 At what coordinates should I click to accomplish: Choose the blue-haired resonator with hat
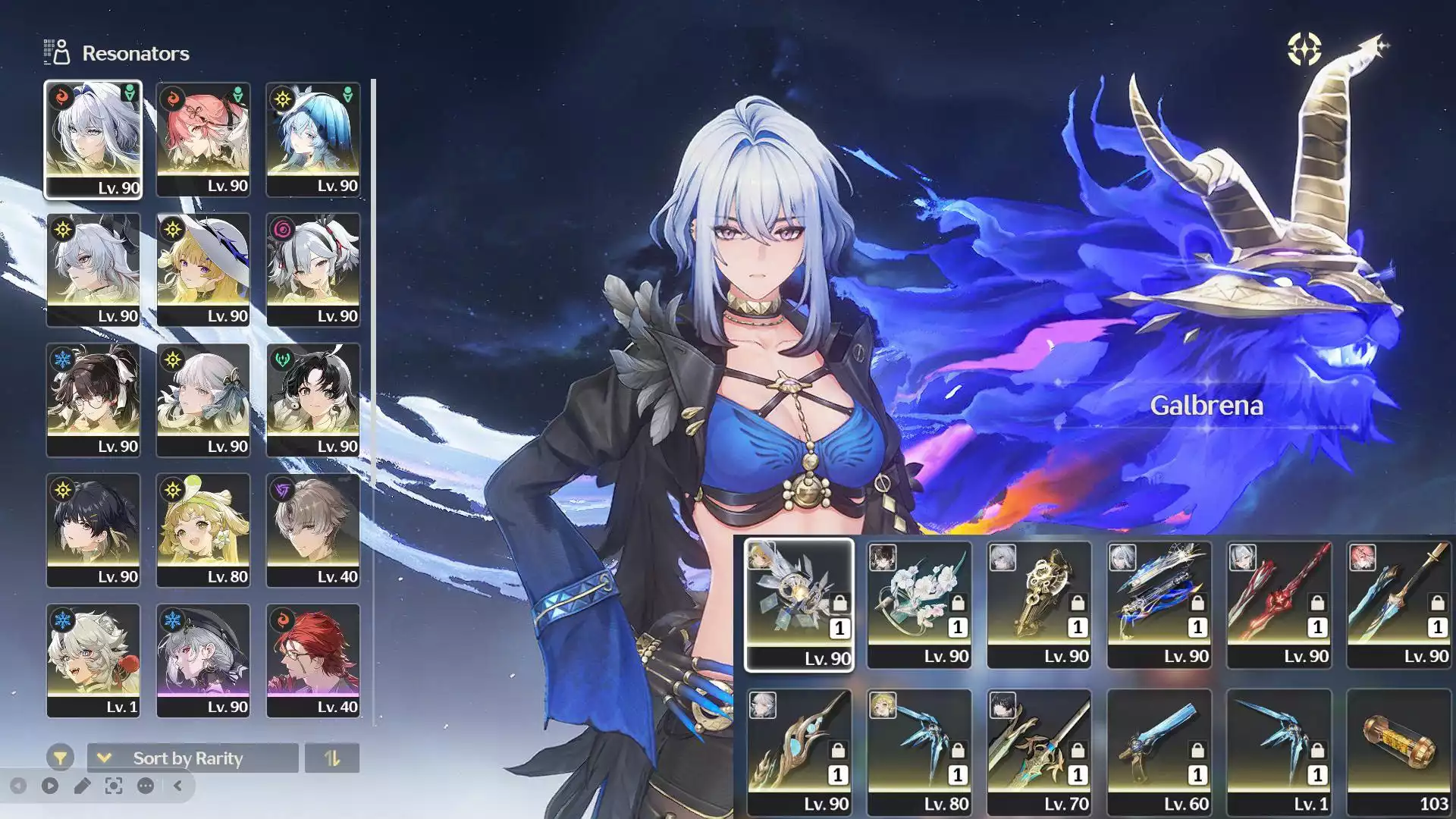pos(312,140)
